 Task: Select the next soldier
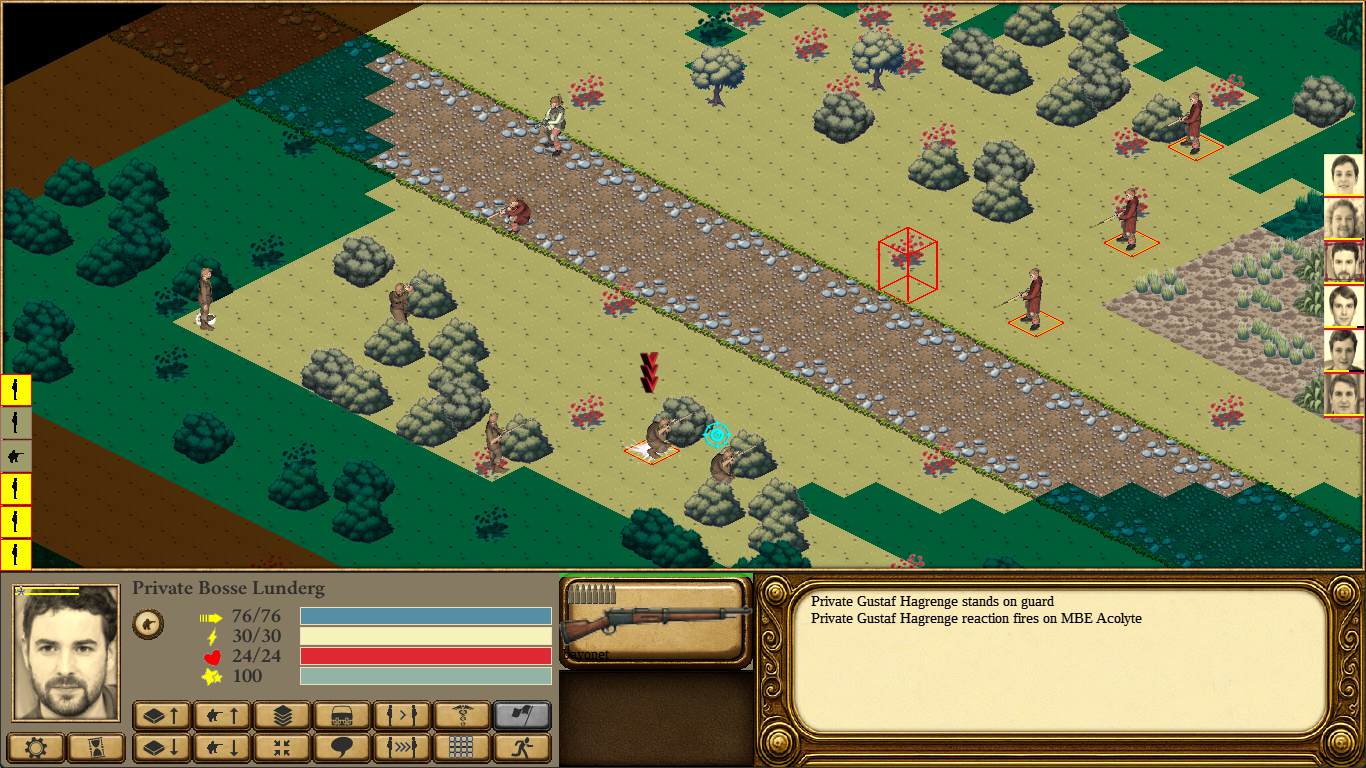pos(402,715)
